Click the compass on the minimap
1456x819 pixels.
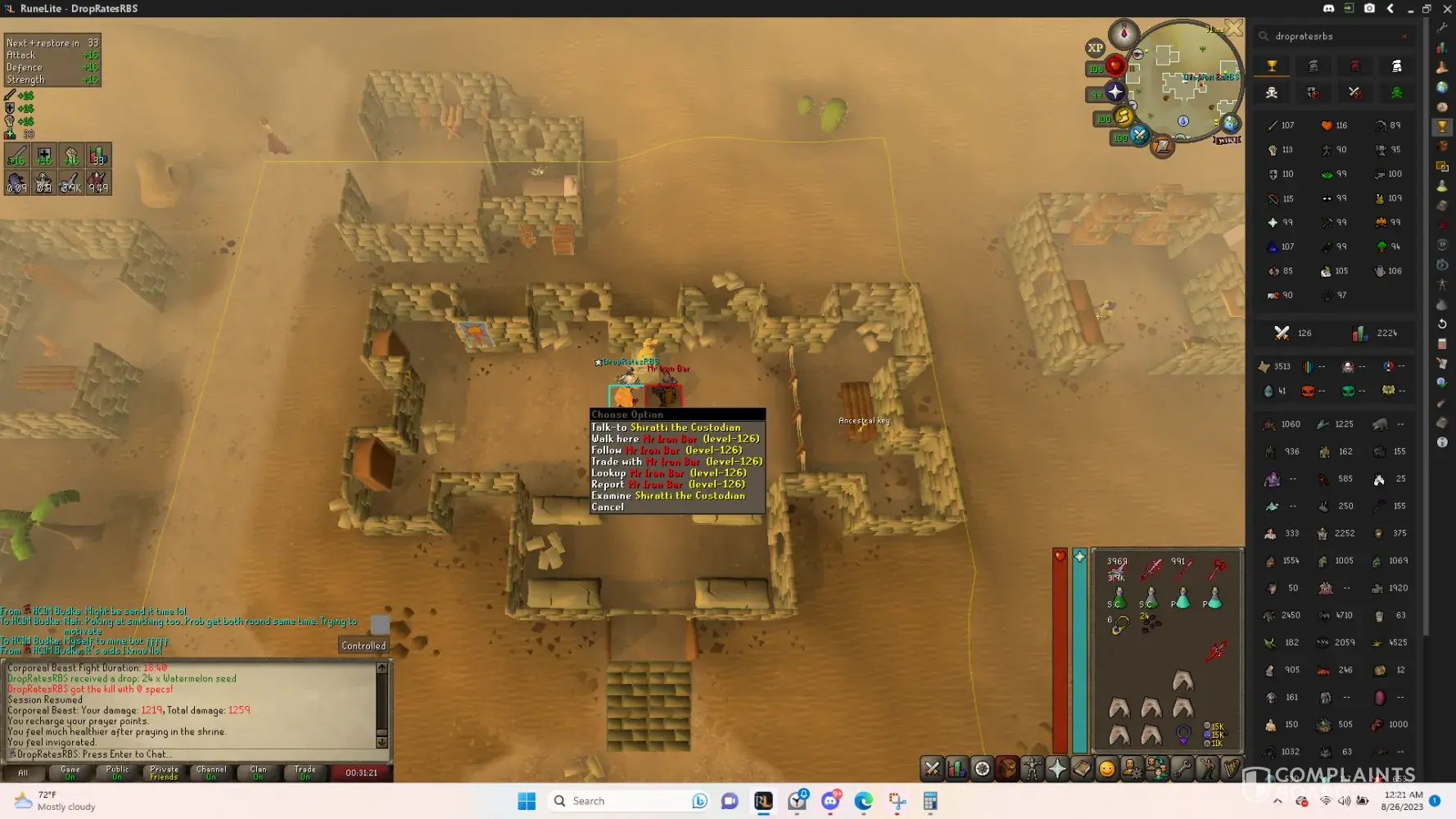pyautogui.click(x=1124, y=34)
